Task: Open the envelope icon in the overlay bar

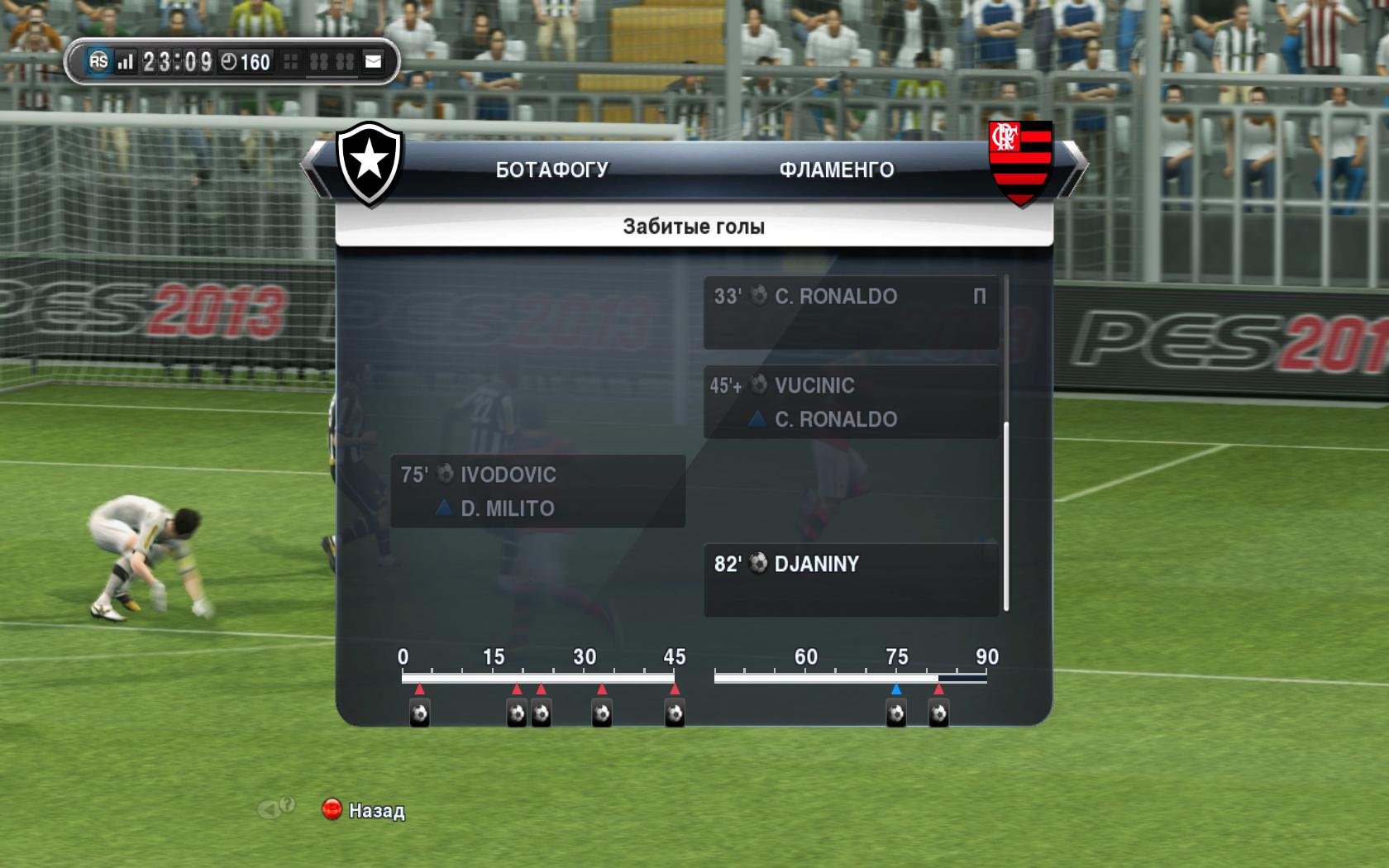Action: pos(374,61)
